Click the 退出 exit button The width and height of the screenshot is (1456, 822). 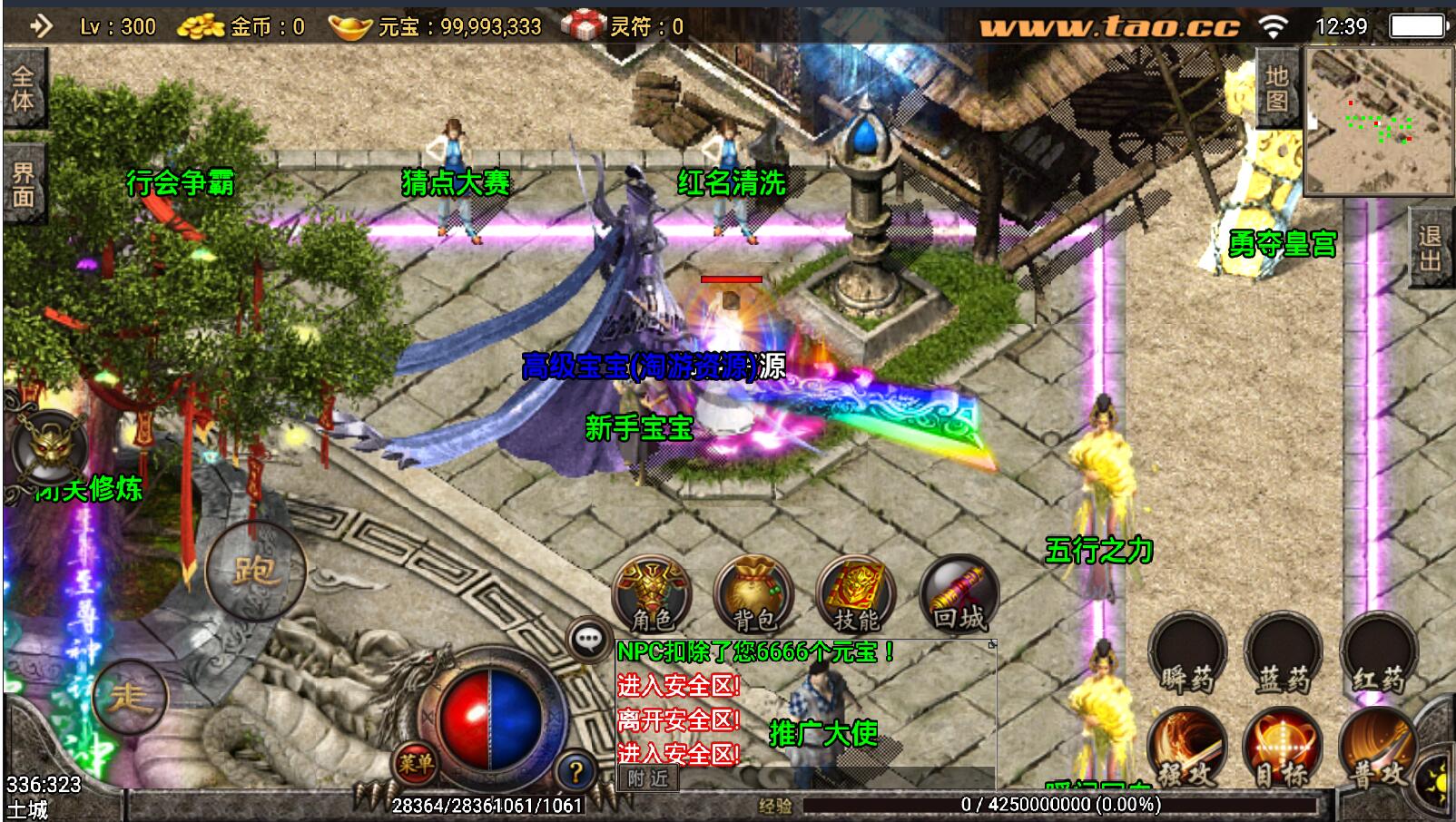(1430, 248)
